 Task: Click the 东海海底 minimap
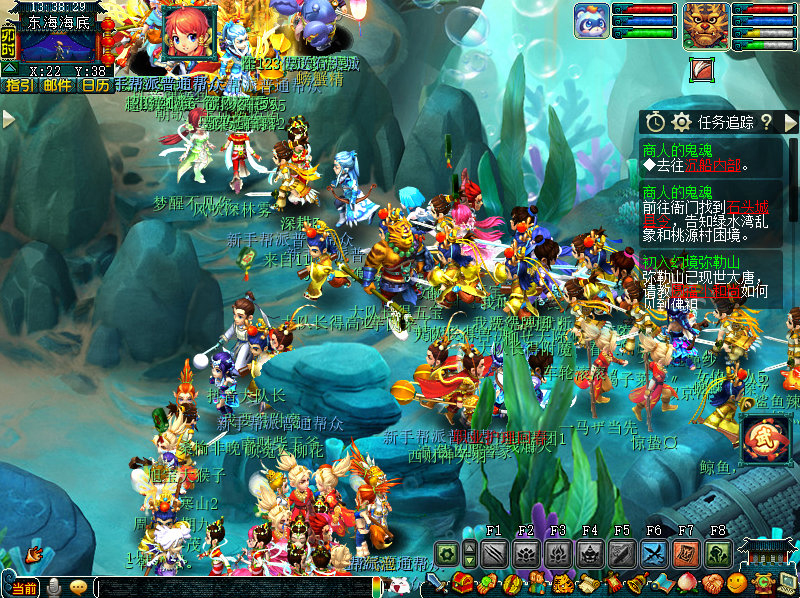click(58, 46)
